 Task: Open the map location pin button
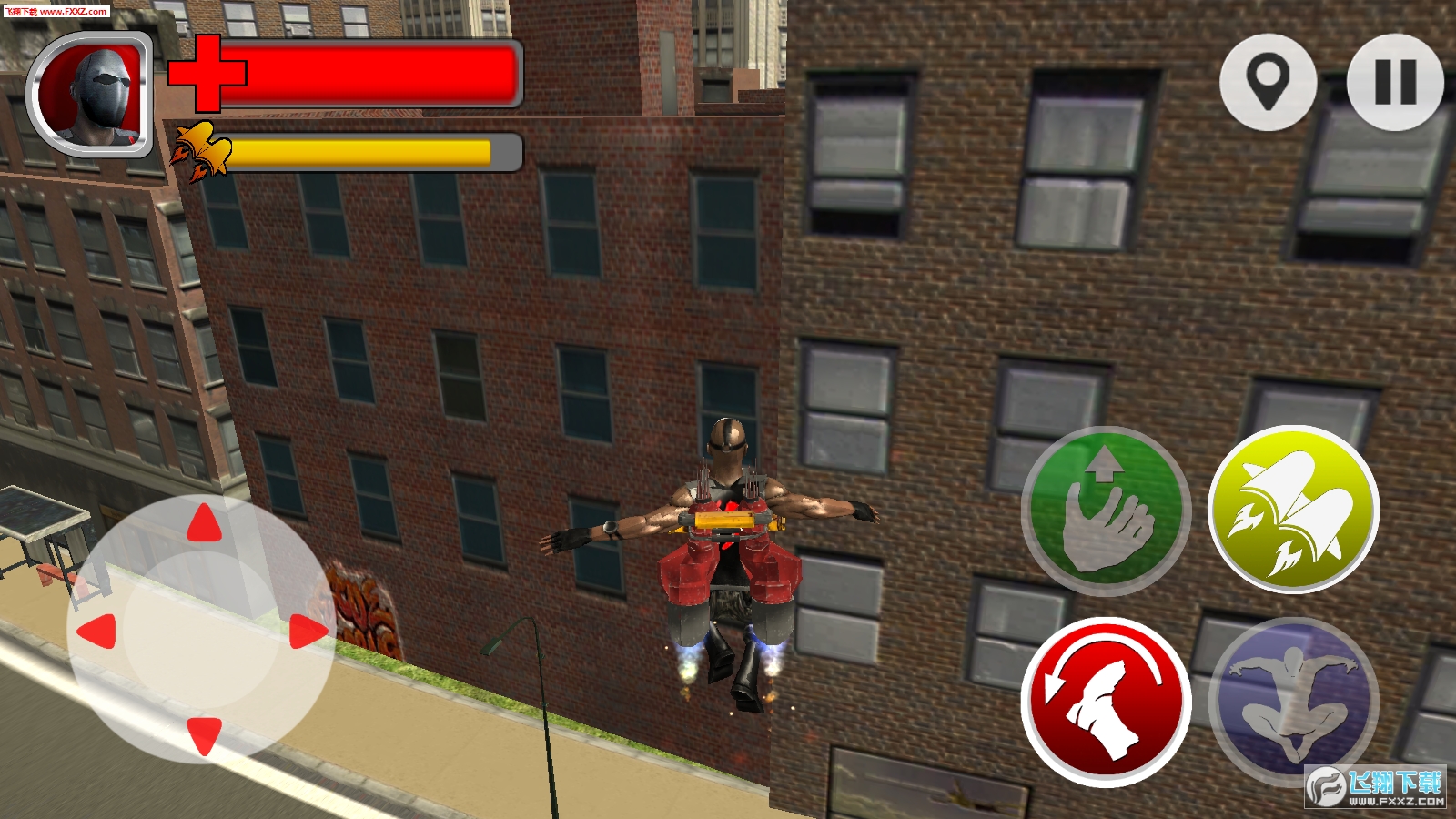1268,82
